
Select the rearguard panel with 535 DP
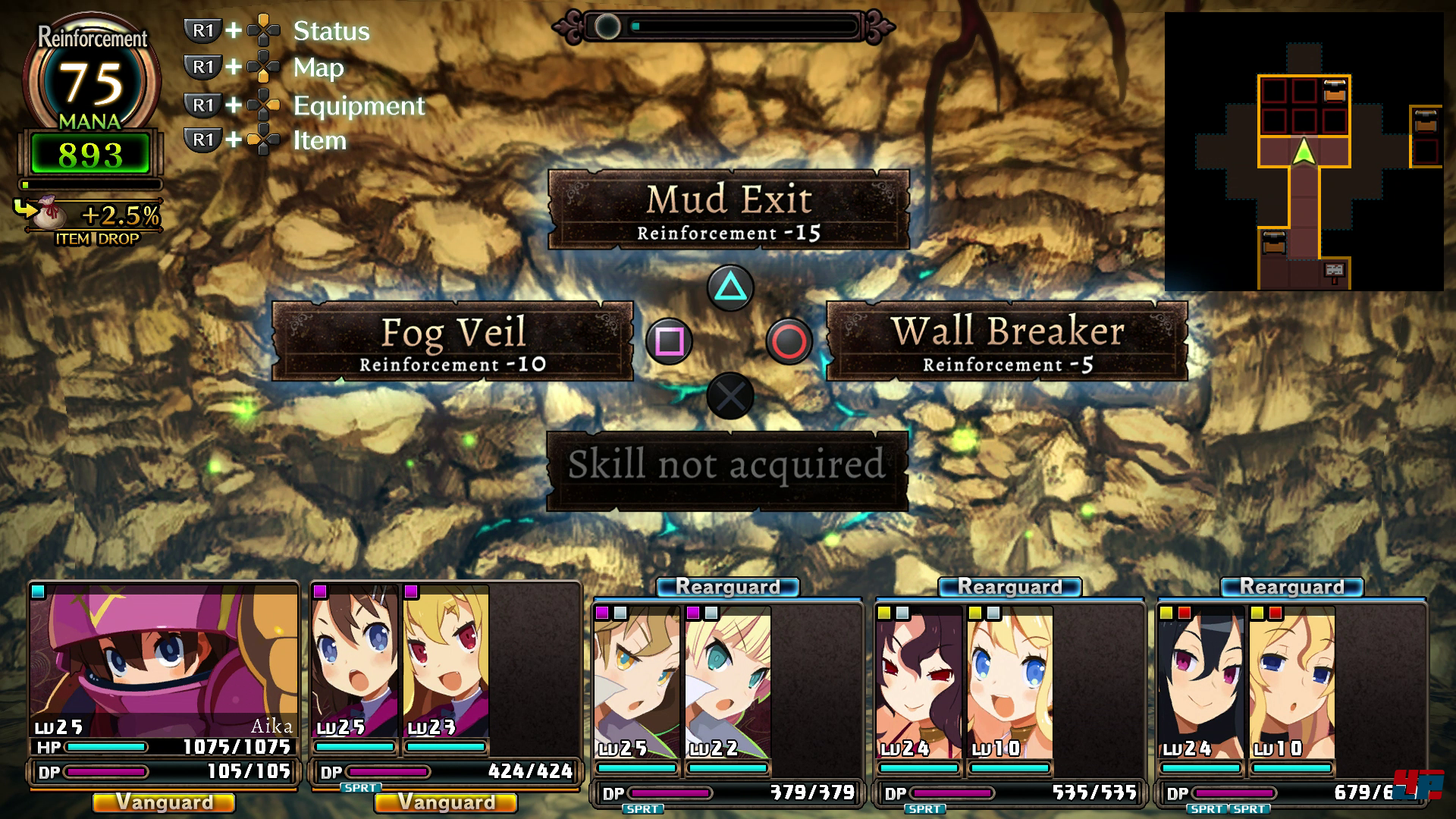point(1009,698)
